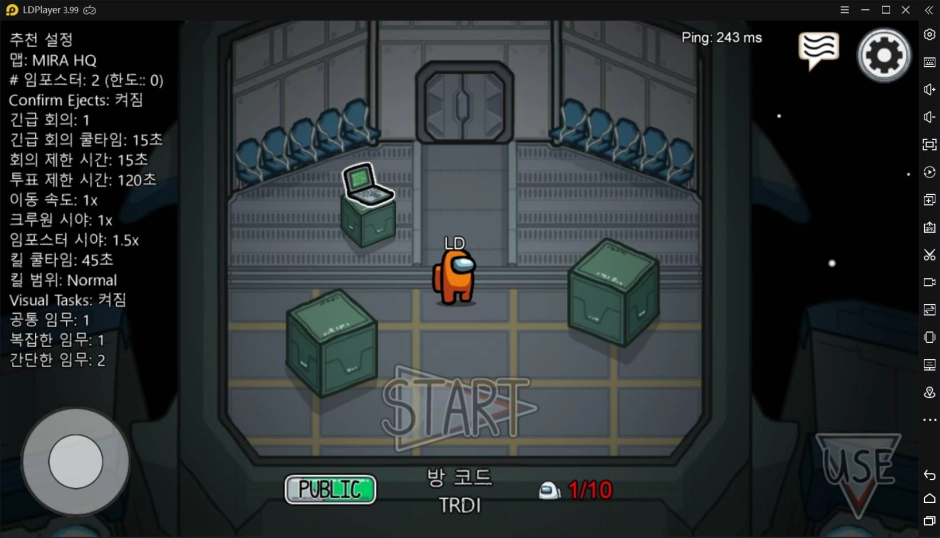Open the chat speech bubble

tap(818, 50)
